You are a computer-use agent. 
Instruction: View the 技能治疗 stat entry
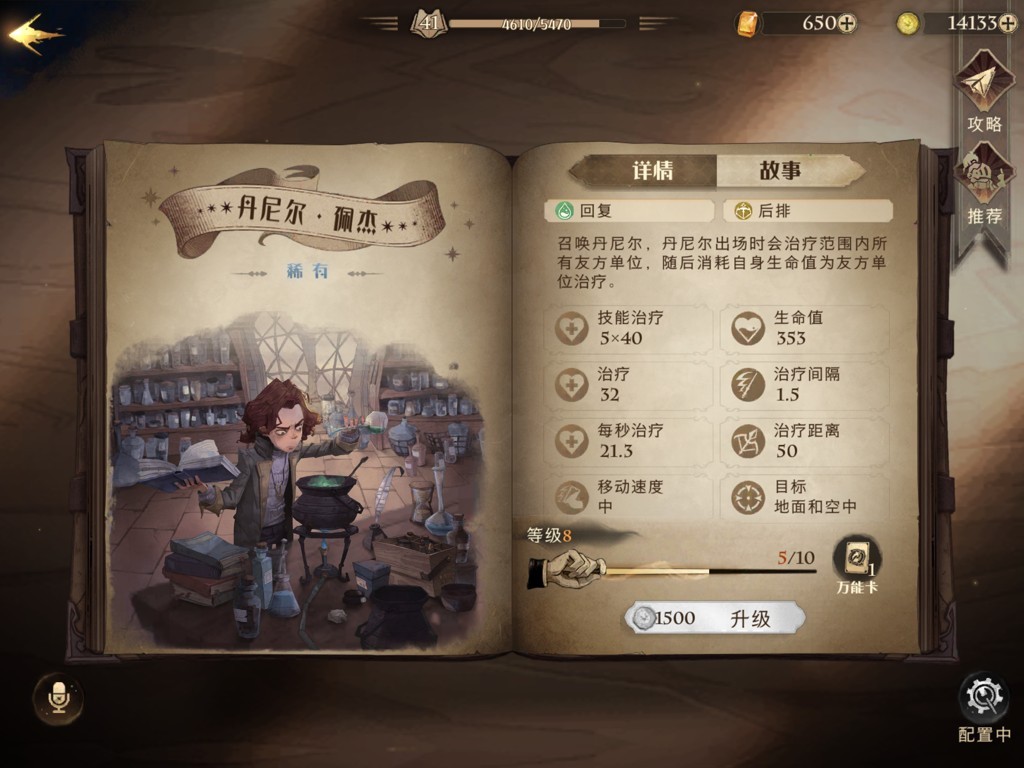click(631, 328)
